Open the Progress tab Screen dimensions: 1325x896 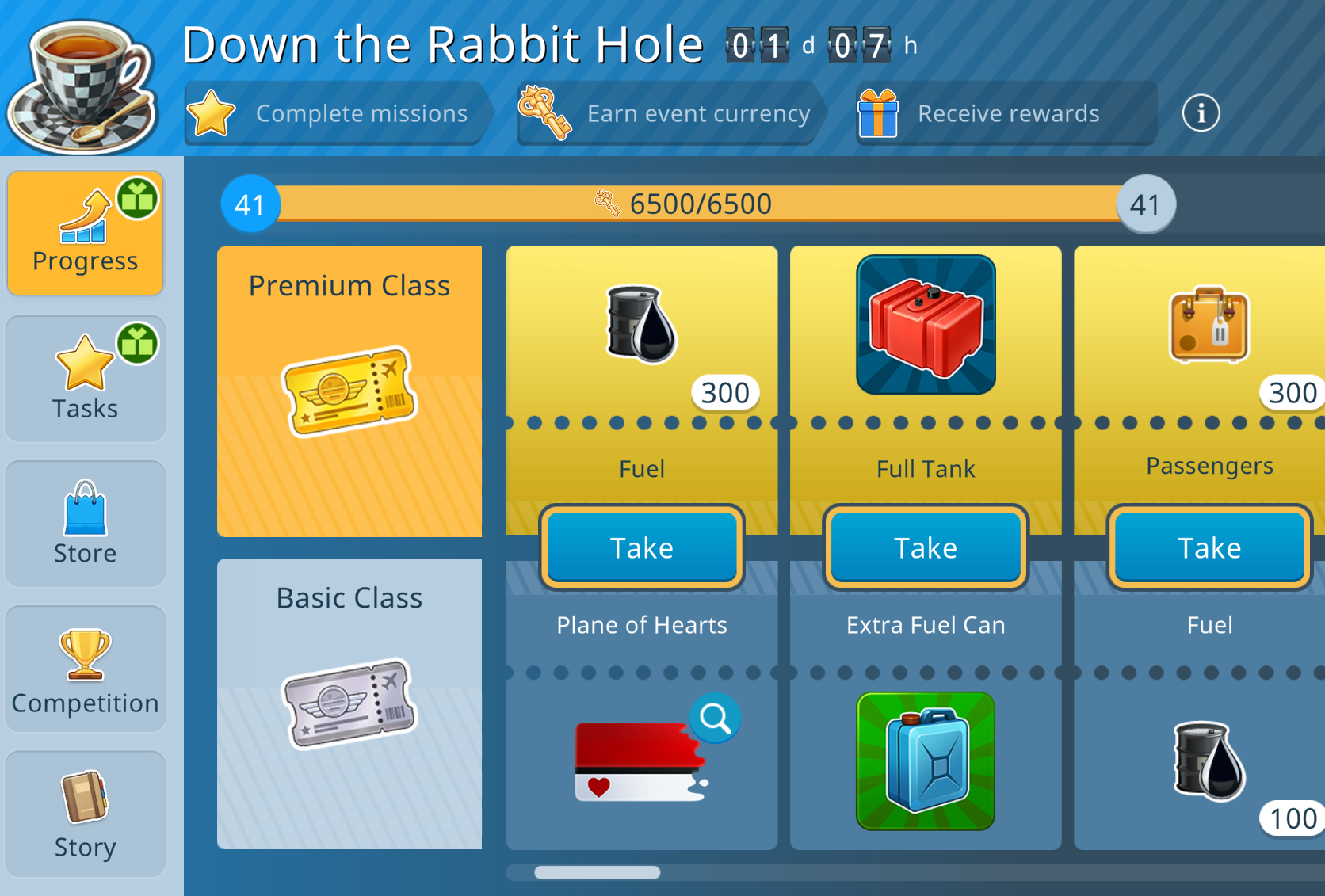[86, 234]
